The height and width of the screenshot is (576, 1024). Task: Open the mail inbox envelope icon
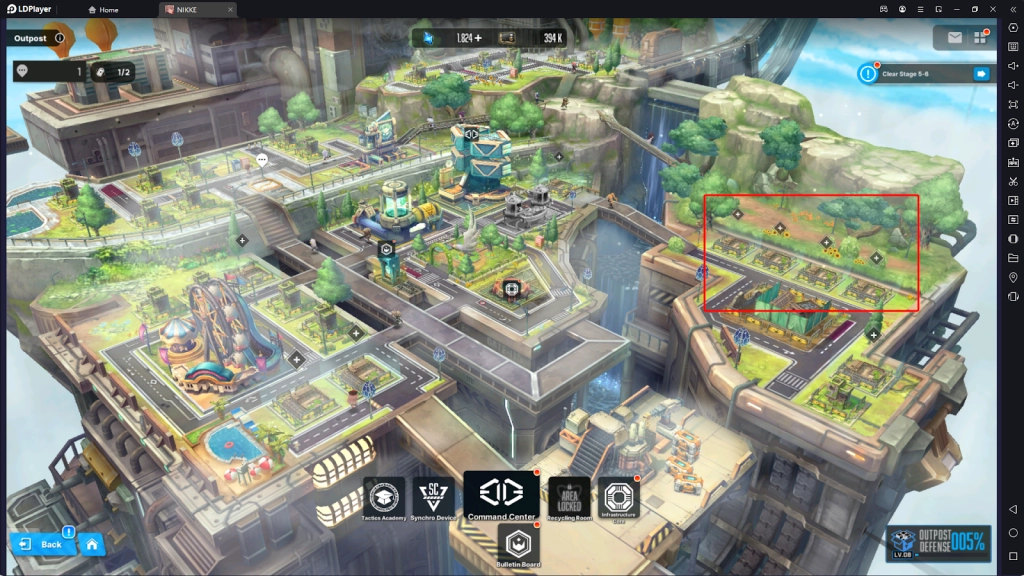tap(954, 37)
